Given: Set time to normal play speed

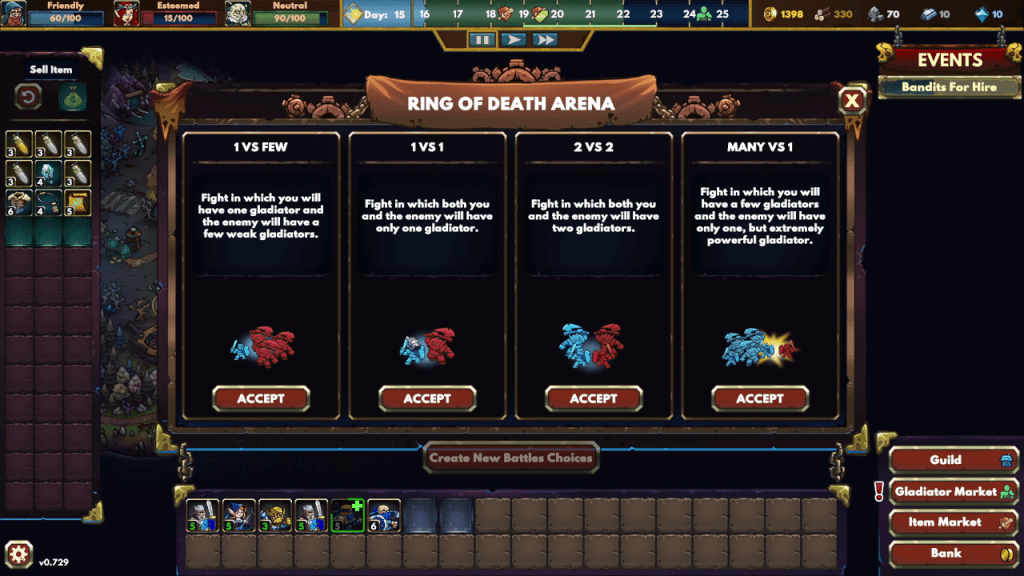Looking at the screenshot, I should pos(513,40).
